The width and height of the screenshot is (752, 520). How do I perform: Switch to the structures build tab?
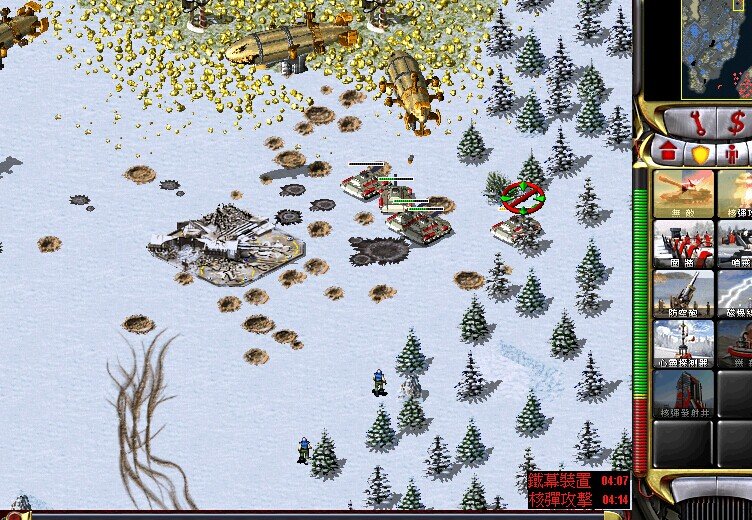(666, 153)
